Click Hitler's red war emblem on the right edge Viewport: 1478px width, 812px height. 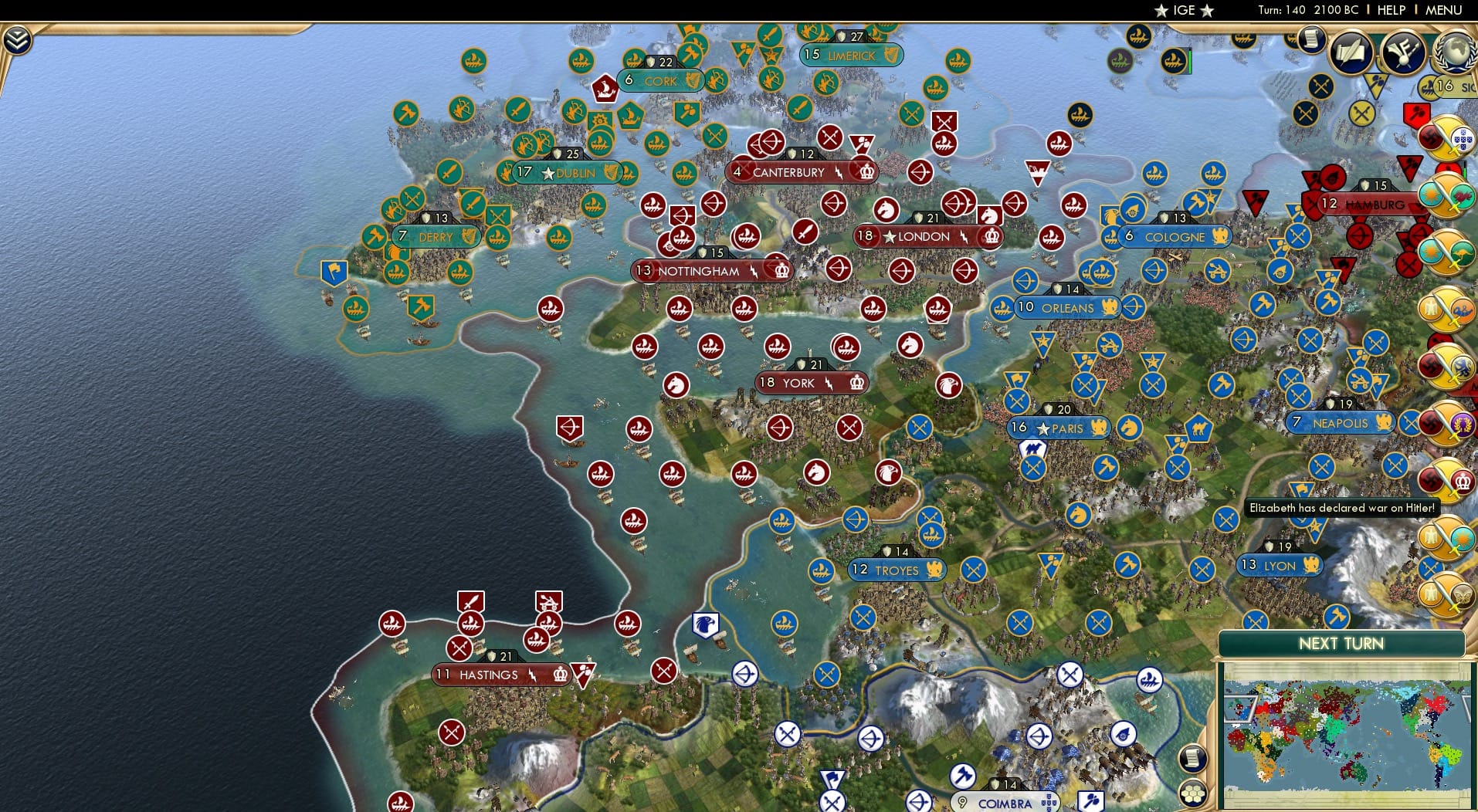pyautogui.click(x=1429, y=137)
